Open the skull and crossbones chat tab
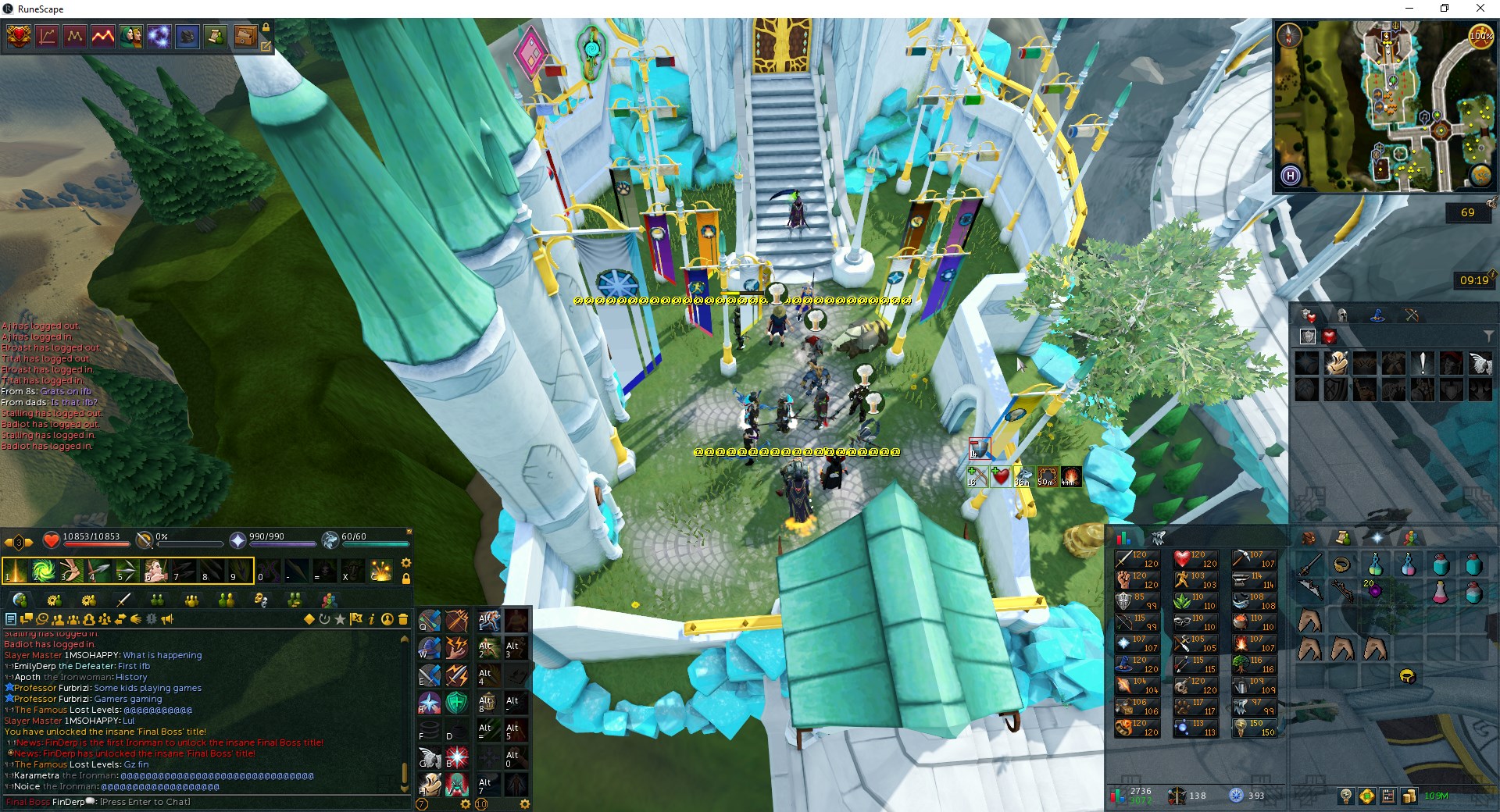The image size is (1500, 812). point(261,600)
